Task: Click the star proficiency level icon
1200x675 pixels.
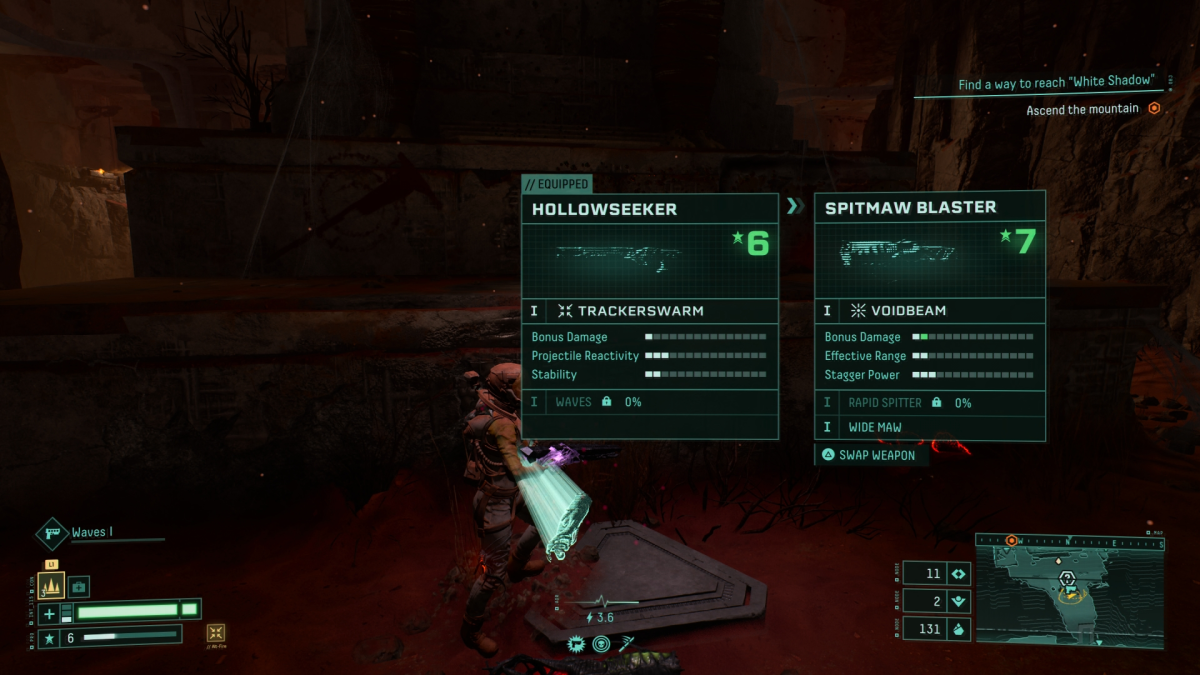Action: point(48,637)
